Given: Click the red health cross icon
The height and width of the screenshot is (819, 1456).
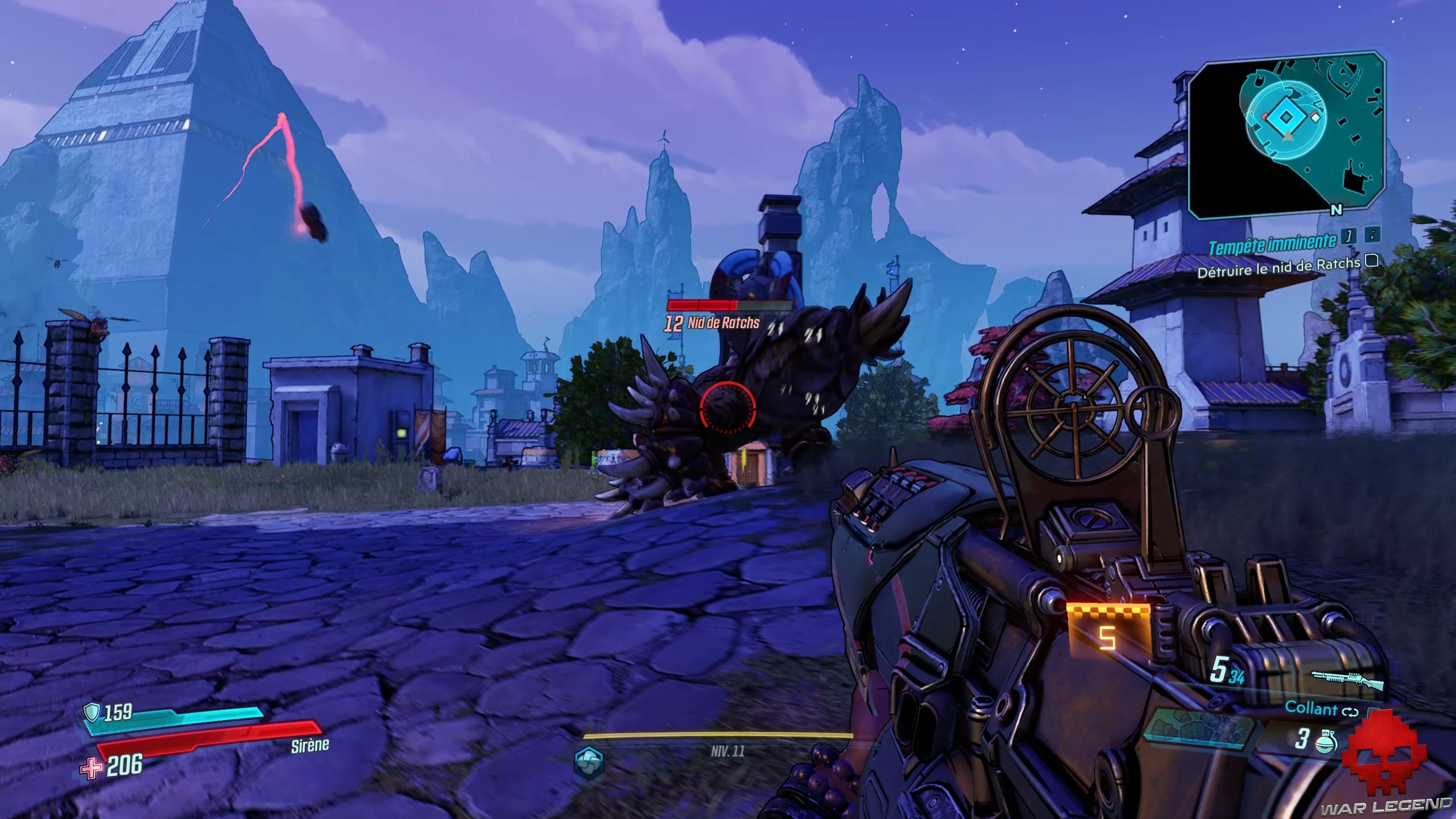Looking at the screenshot, I should 92,769.
